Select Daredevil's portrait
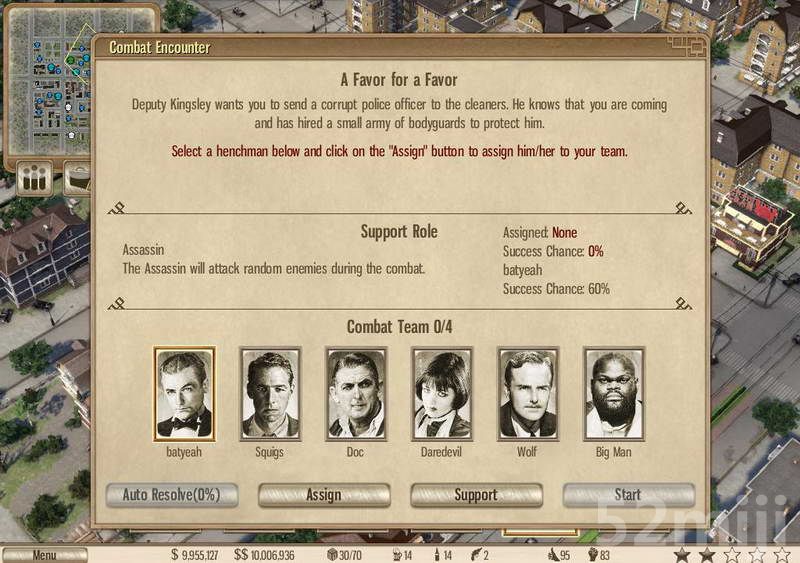The image size is (800, 563). 442,394
